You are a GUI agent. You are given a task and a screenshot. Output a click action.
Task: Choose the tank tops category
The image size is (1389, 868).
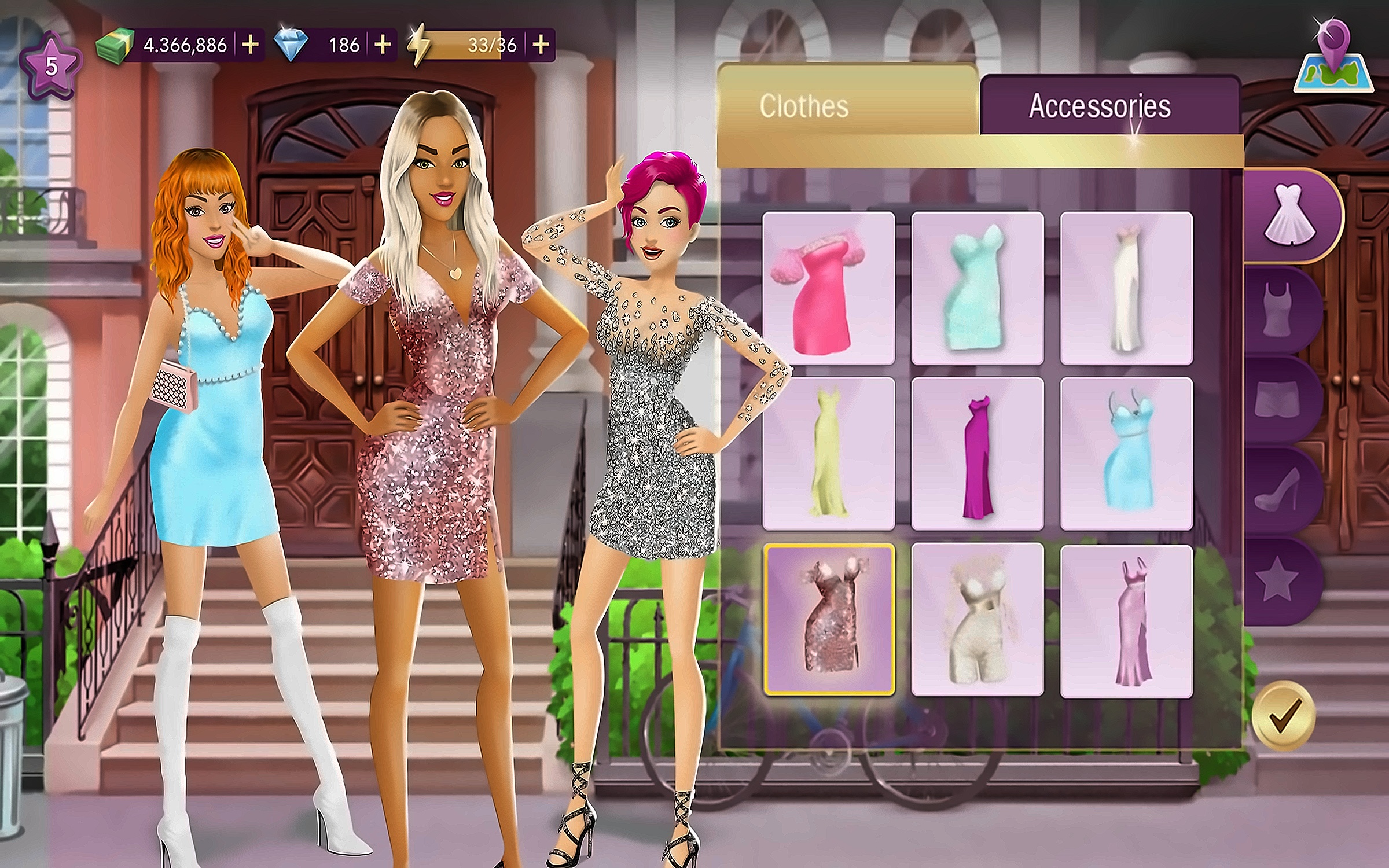pyautogui.click(x=1278, y=310)
